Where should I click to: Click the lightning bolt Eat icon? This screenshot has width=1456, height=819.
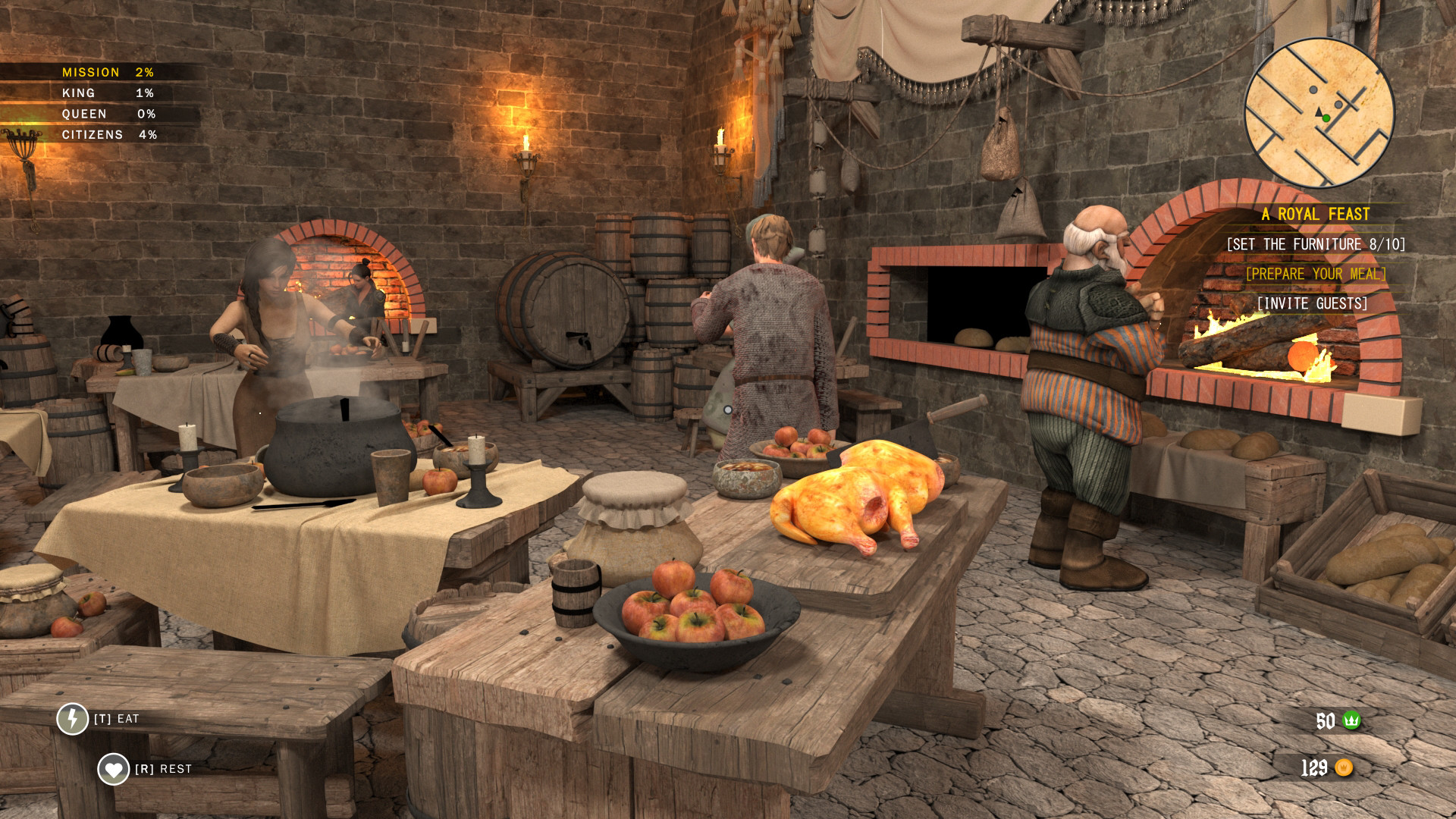point(73,720)
